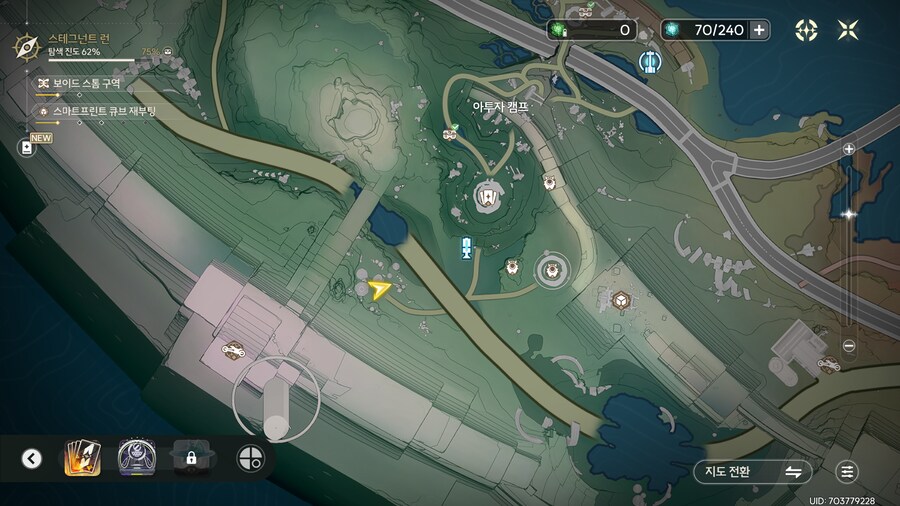Close the map with the X button
The image size is (900, 506).
pos(848,30)
